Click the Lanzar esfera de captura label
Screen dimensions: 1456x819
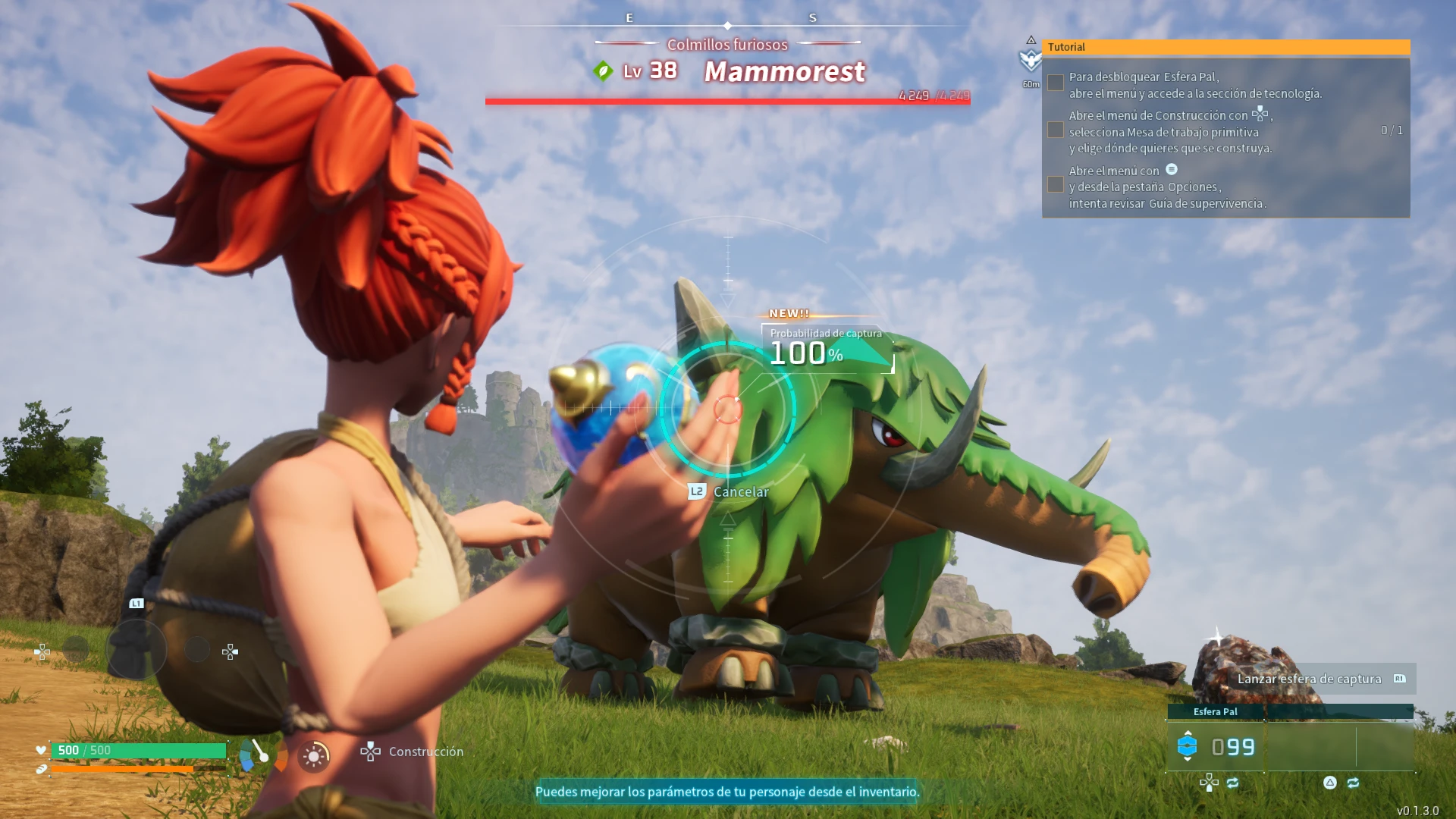[x=1309, y=679]
